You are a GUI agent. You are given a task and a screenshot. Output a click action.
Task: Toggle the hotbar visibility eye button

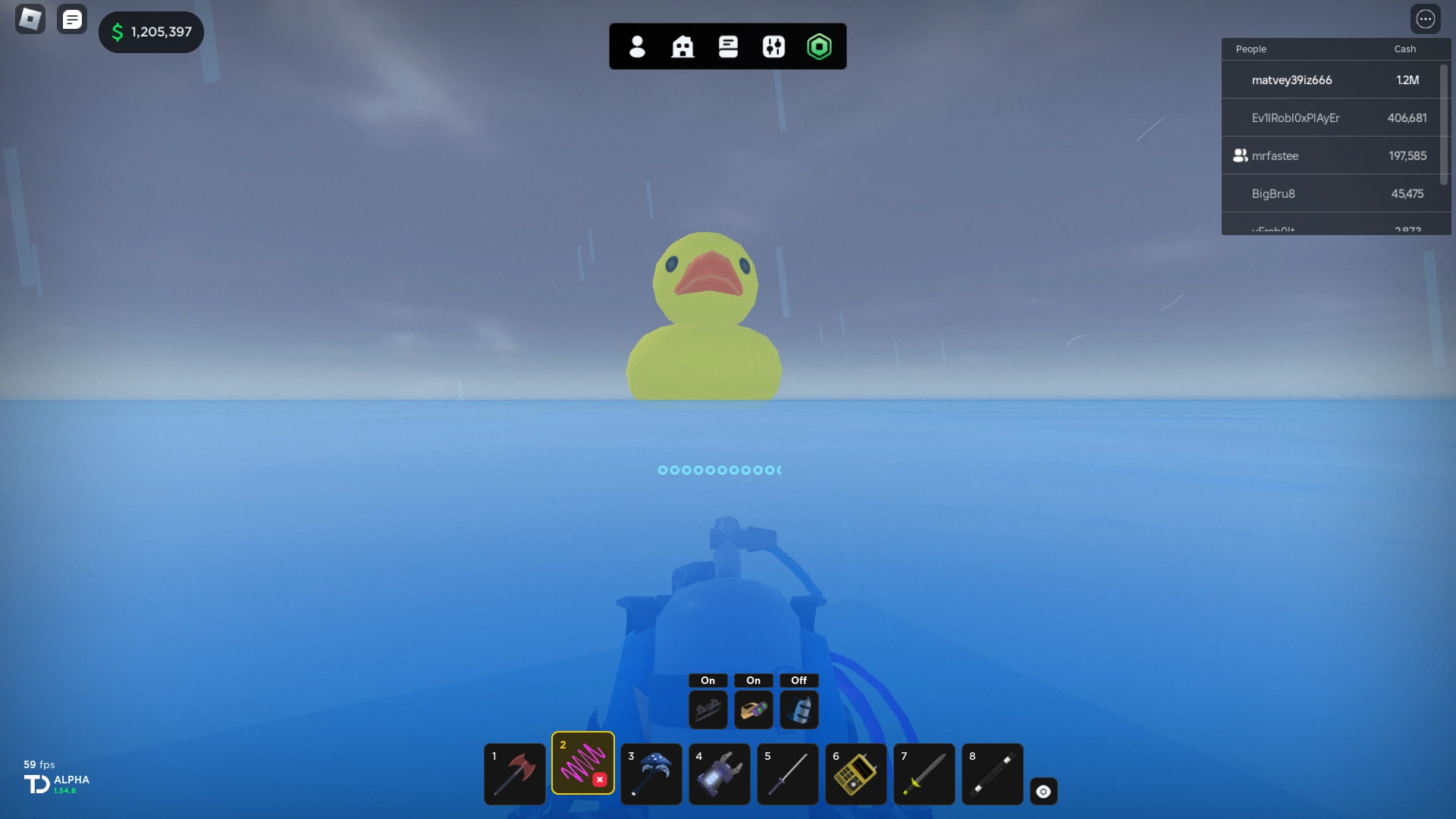1043,791
